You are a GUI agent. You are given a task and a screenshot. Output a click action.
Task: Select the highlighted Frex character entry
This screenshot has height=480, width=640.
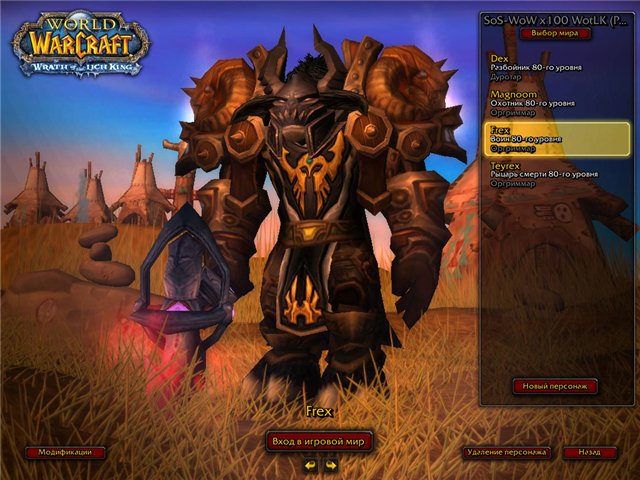click(x=555, y=138)
